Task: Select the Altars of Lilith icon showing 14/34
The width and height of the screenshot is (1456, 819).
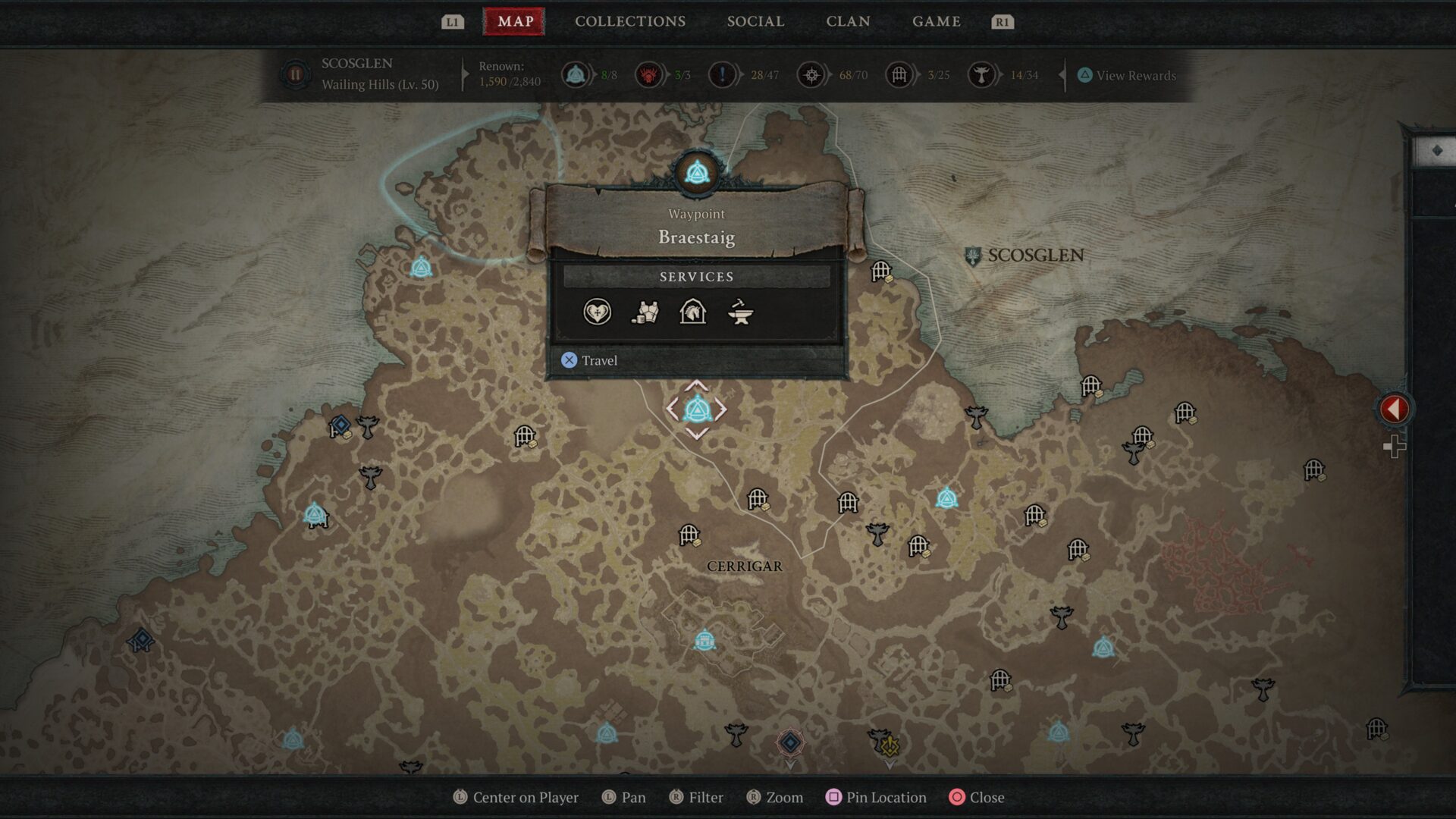Action: tap(984, 75)
